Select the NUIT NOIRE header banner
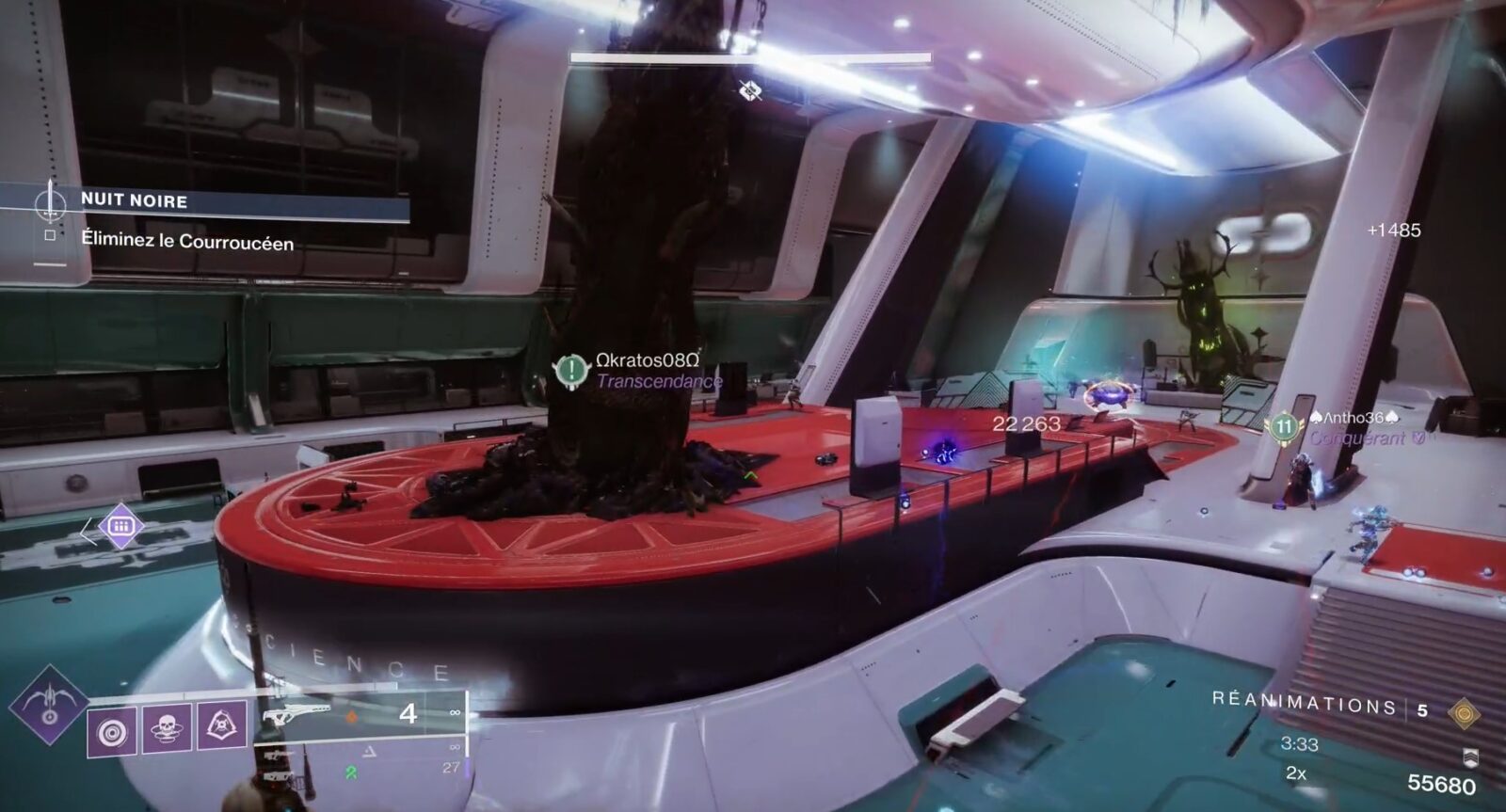The width and height of the screenshot is (1506, 812). pyautogui.click(x=133, y=199)
